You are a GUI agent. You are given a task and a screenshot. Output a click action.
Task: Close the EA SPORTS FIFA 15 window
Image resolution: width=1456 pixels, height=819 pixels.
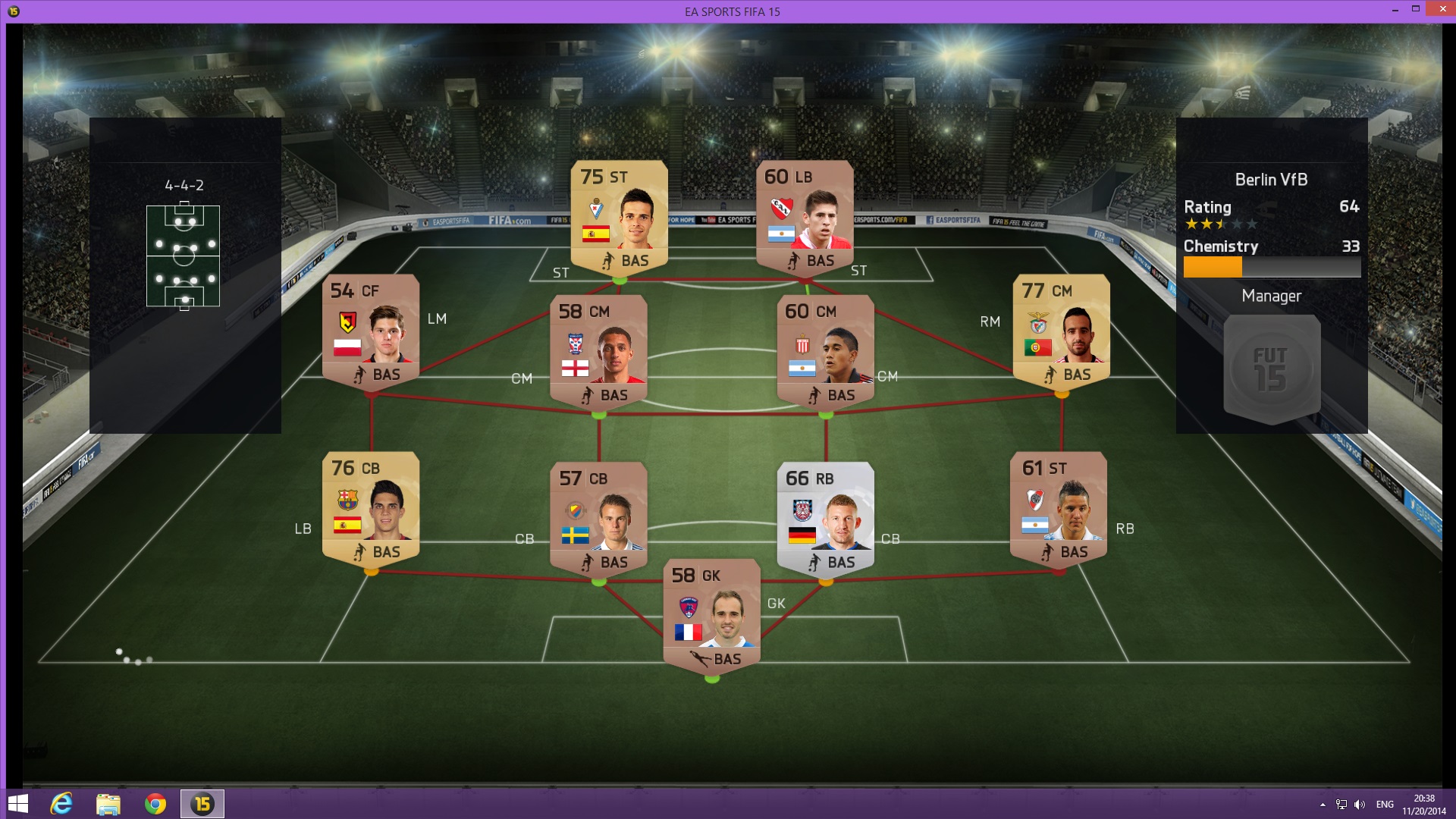1439,9
